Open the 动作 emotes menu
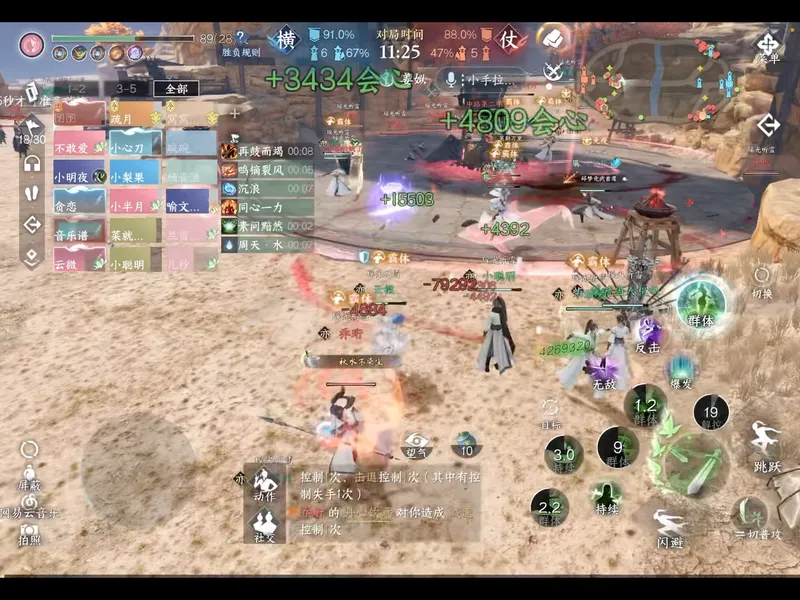 click(265, 483)
